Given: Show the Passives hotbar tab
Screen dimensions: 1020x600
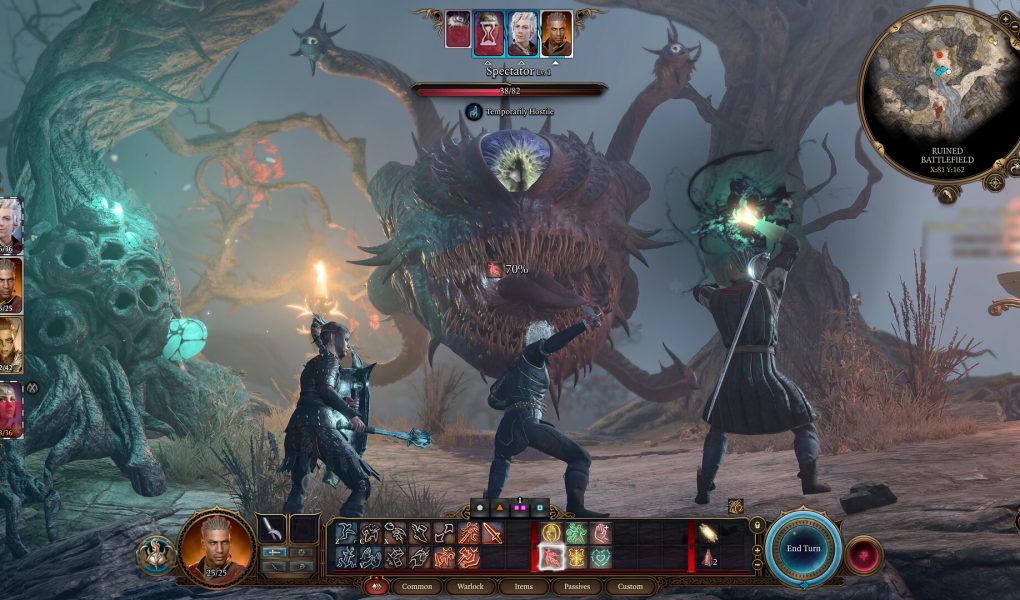Looking at the screenshot, I should [x=577, y=586].
